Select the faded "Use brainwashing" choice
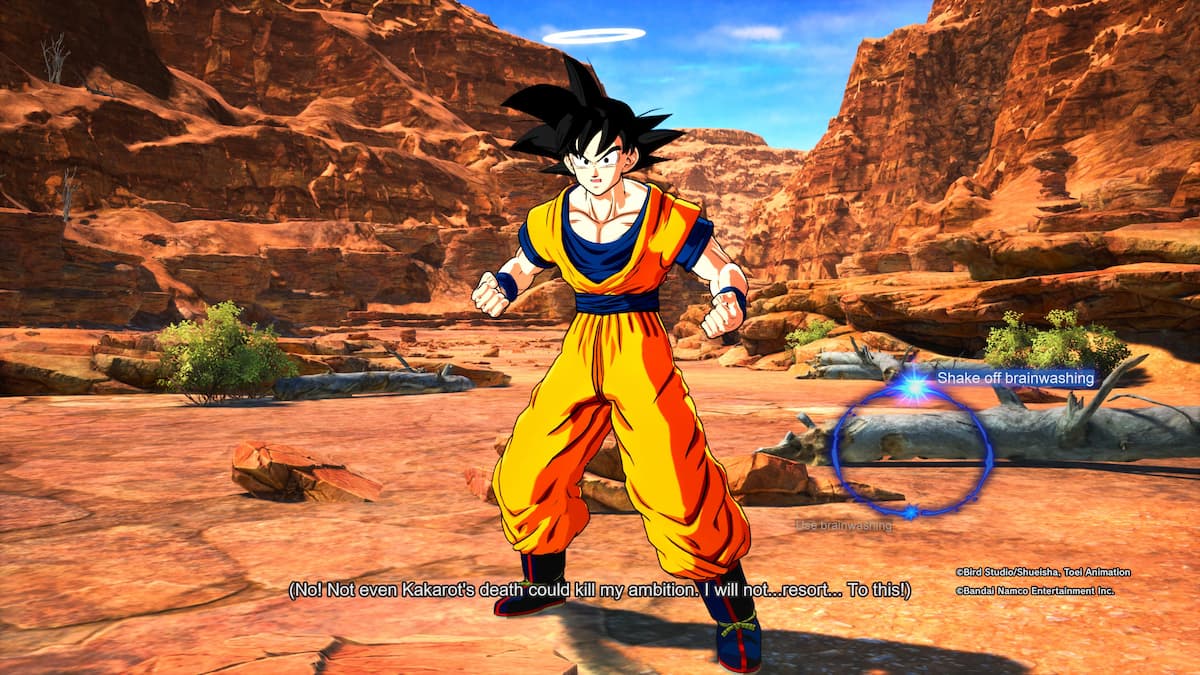The width and height of the screenshot is (1200, 675). click(843, 525)
